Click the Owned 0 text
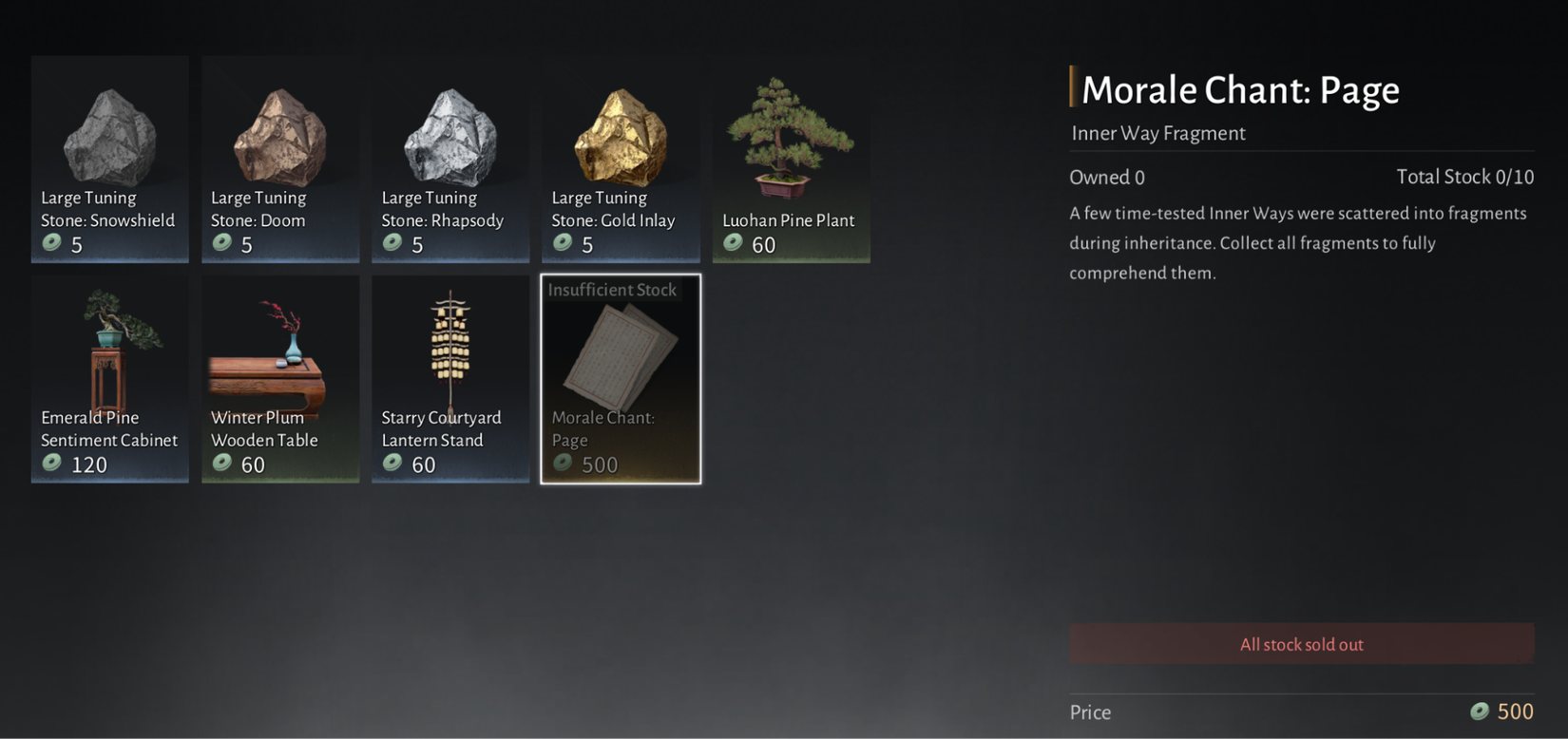Image resolution: width=1568 pixels, height=739 pixels. coord(1106,177)
